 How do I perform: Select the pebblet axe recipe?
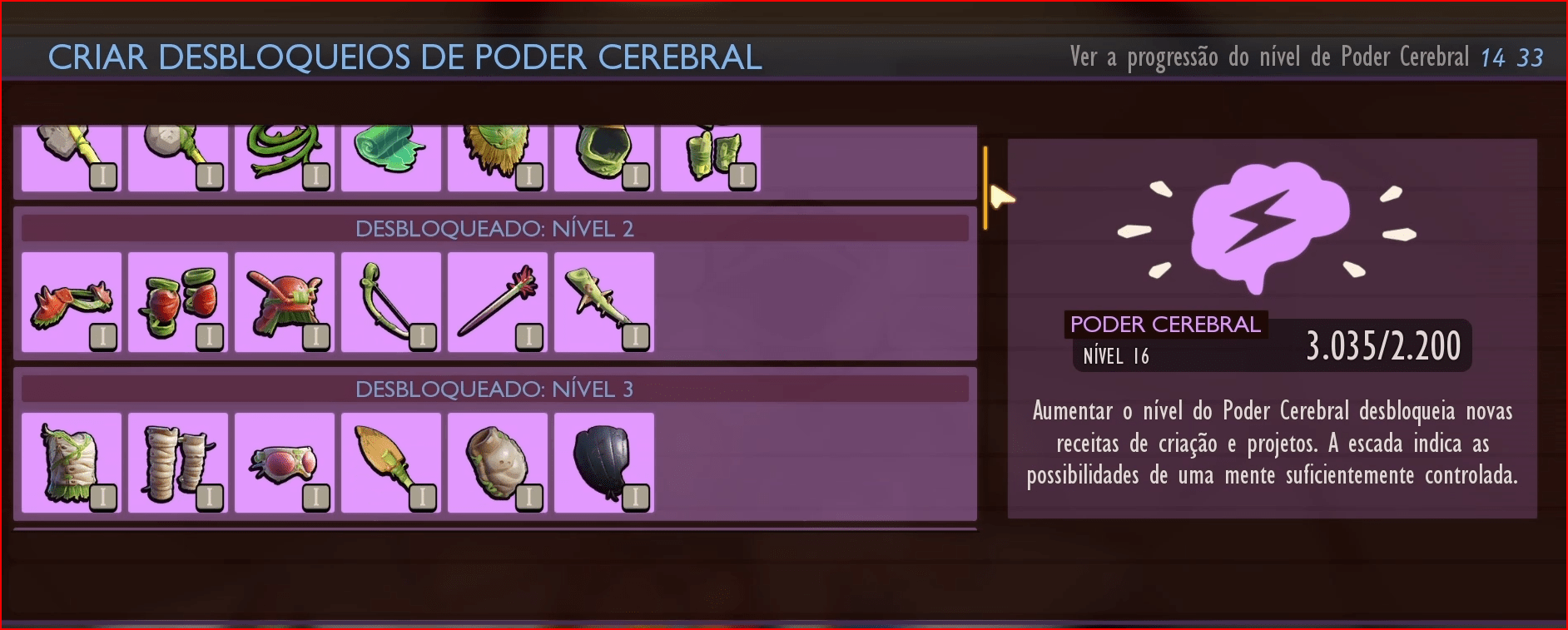72,158
